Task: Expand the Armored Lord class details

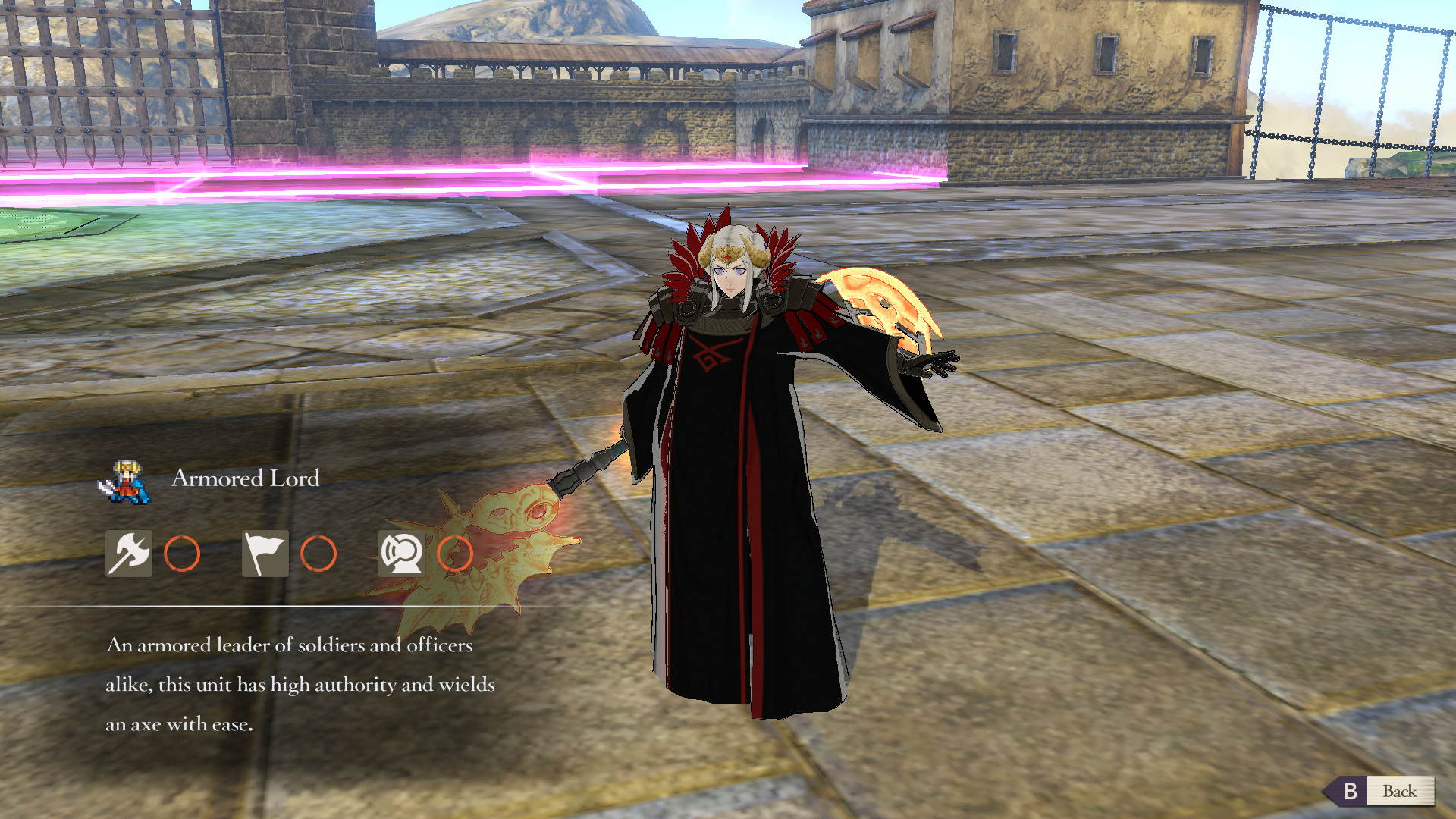Action: (x=244, y=479)
